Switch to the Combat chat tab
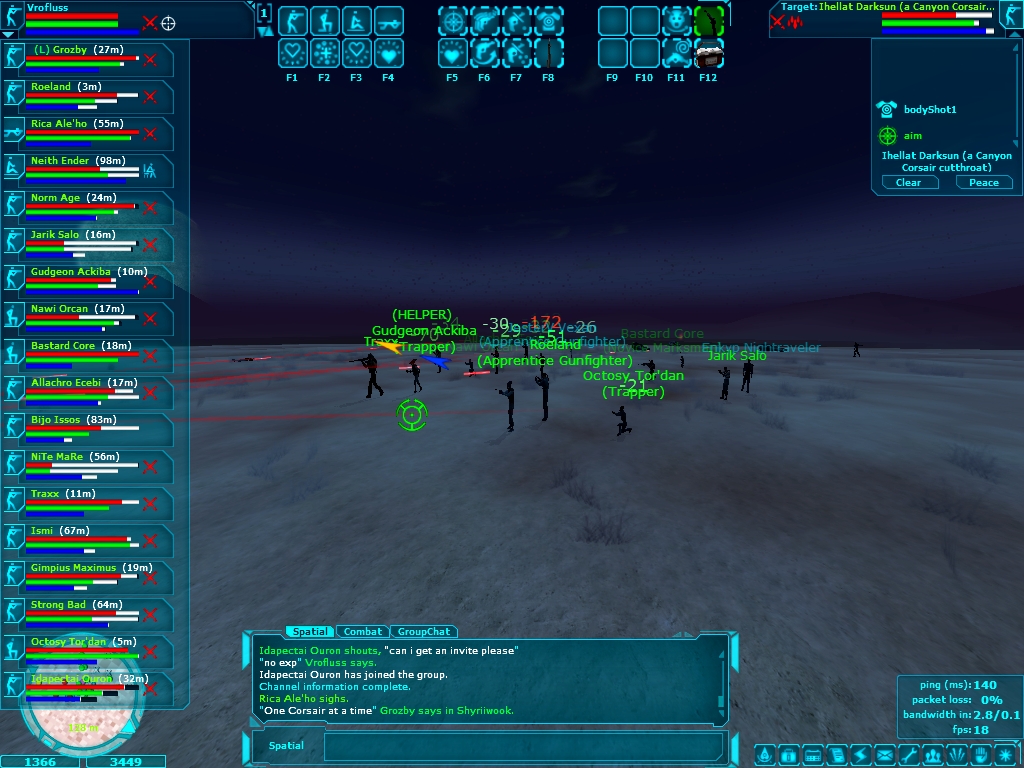Screen dimensions: 1024x768 tap(363, 632)
